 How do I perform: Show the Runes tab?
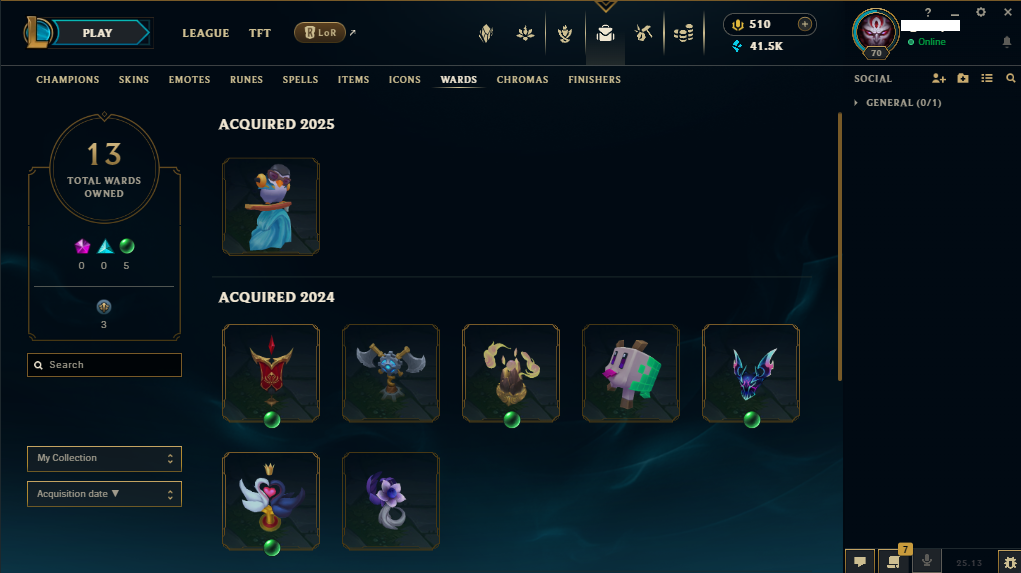click(x=246, y=80)
